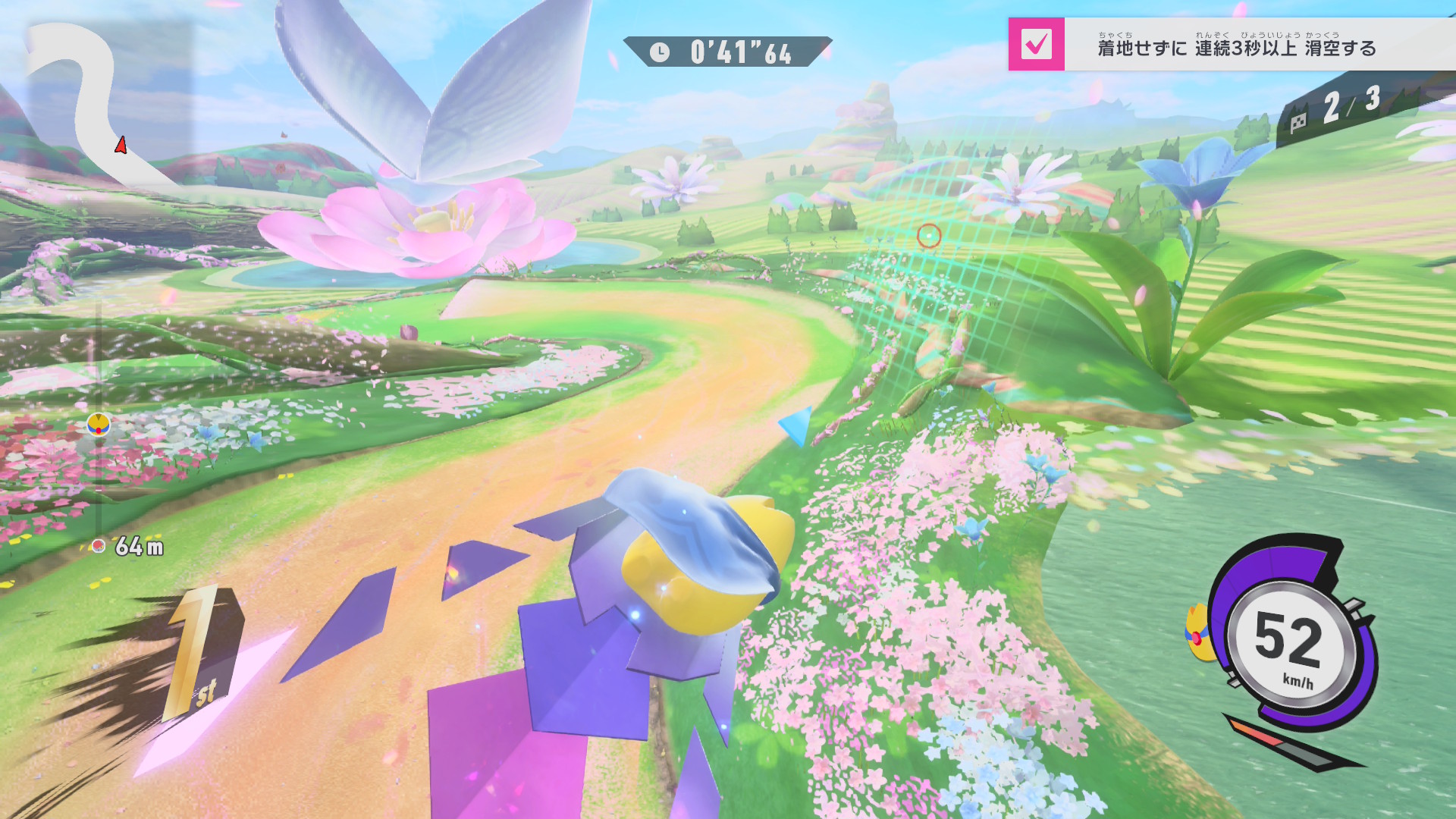Viewport: 1456px width, 819px height.
Task: Select the red player arrow on the minimap
Action: (121, 145)
